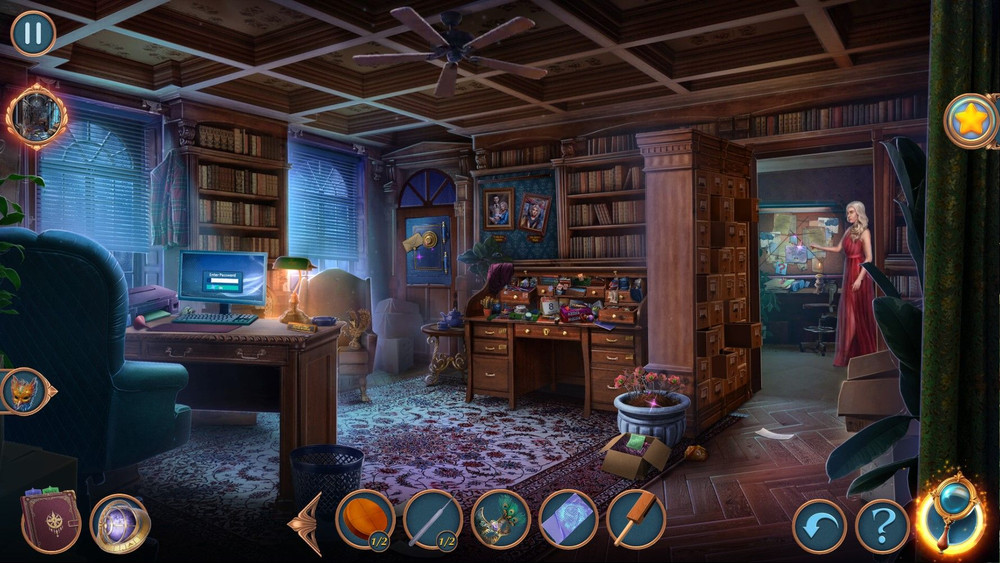The image size is (1000, 563).
Task: Select the orange disc inventory item
Action: pos(365,519)
